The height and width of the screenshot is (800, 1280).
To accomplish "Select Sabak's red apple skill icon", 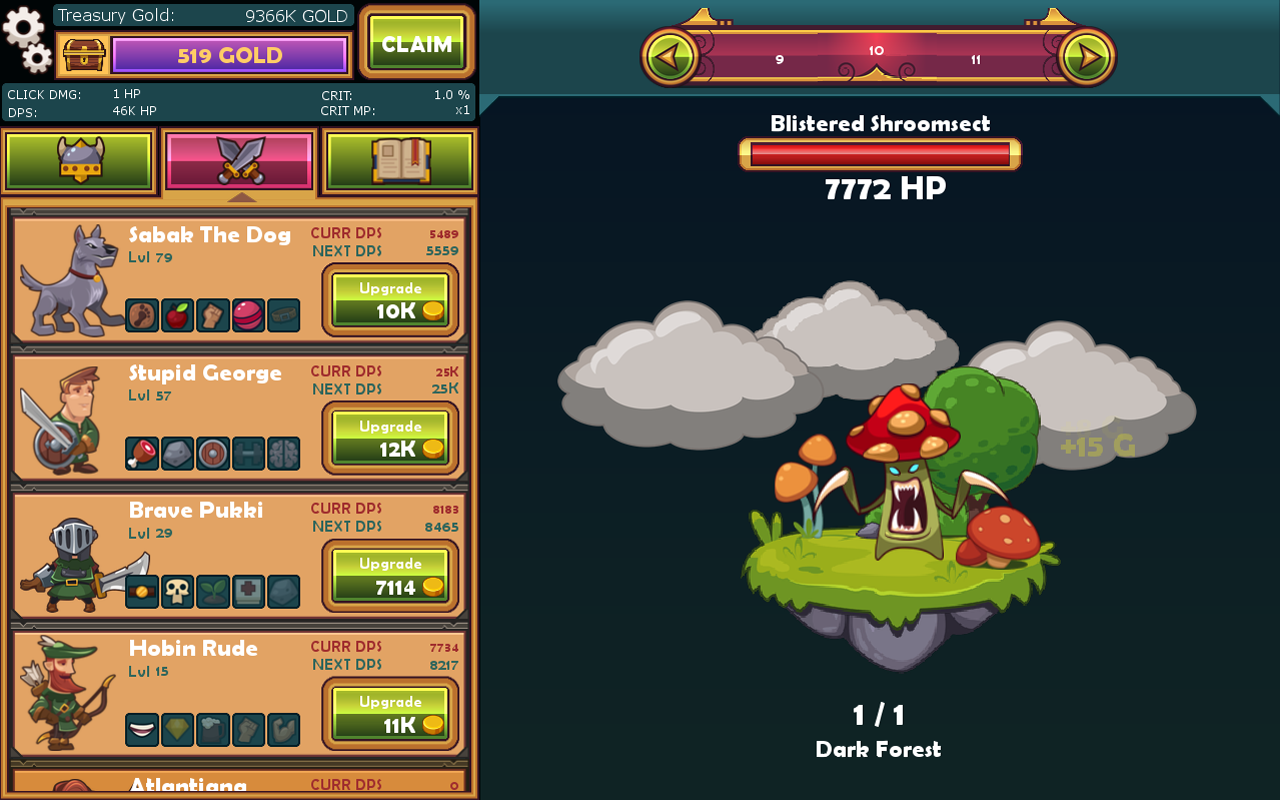I will pyautogui.click(x=177, y=315).
